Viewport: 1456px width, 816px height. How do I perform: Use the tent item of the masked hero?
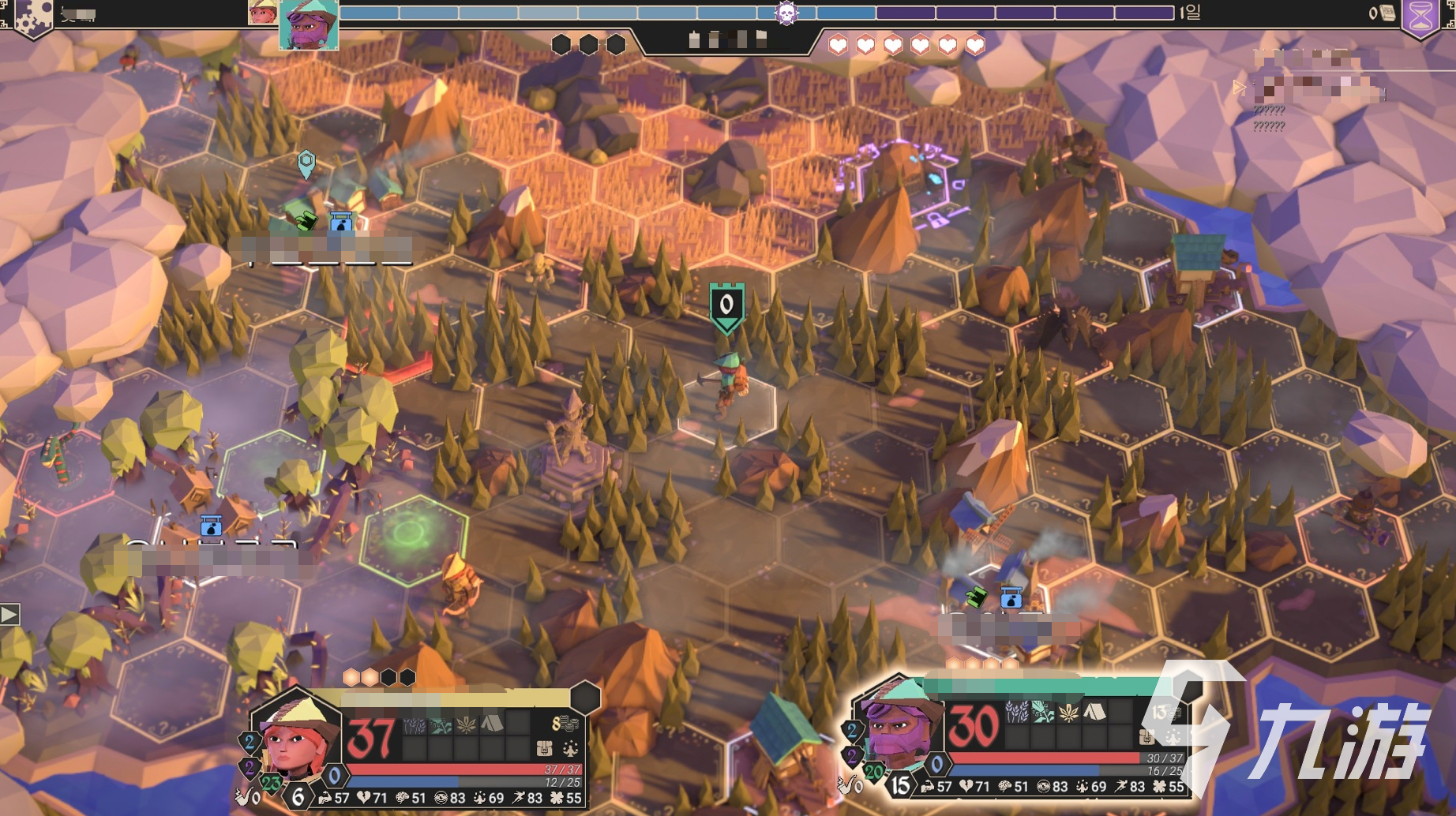(1094, 713)
